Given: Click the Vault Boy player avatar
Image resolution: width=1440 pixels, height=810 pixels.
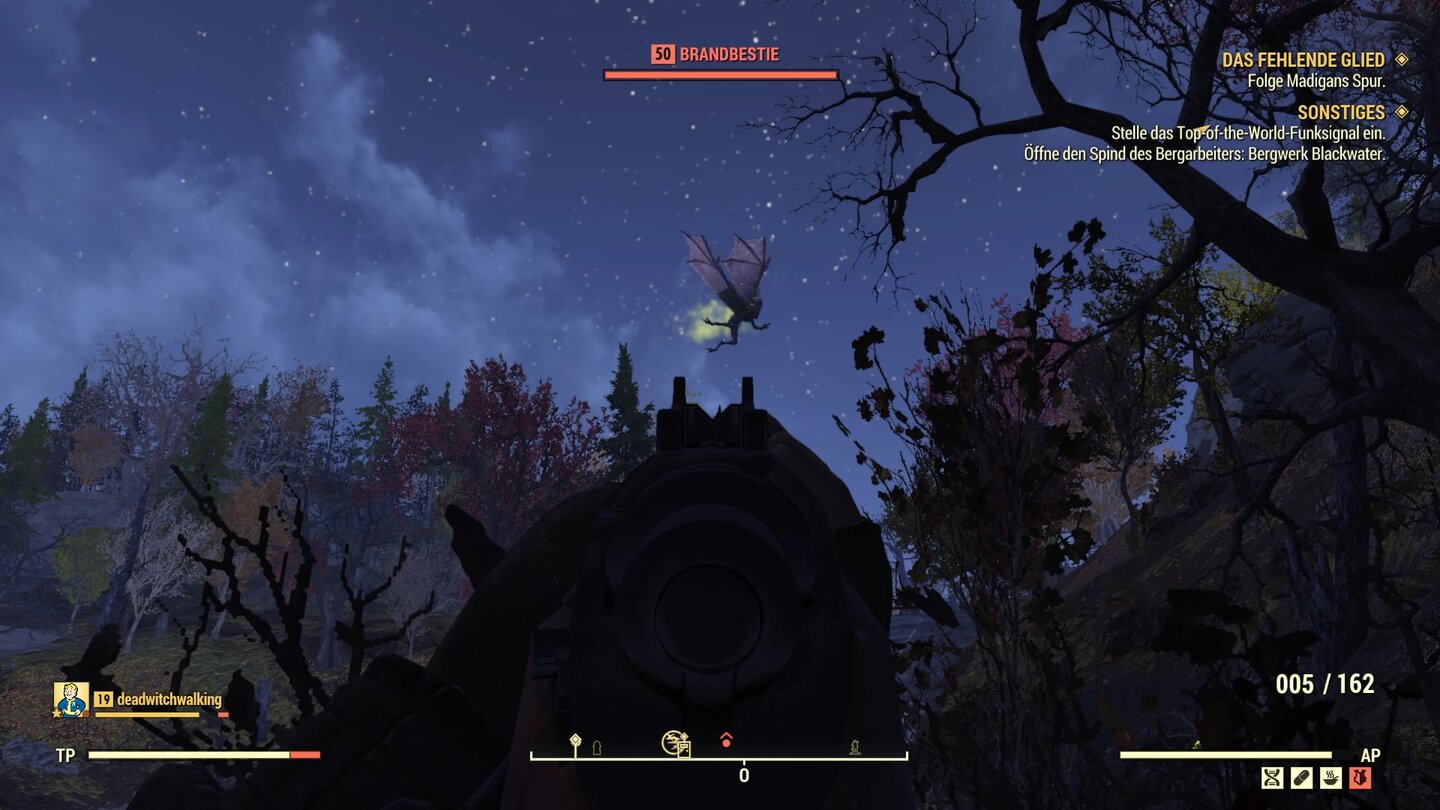Looking at the screenshot, I should (x=70, y=701).
